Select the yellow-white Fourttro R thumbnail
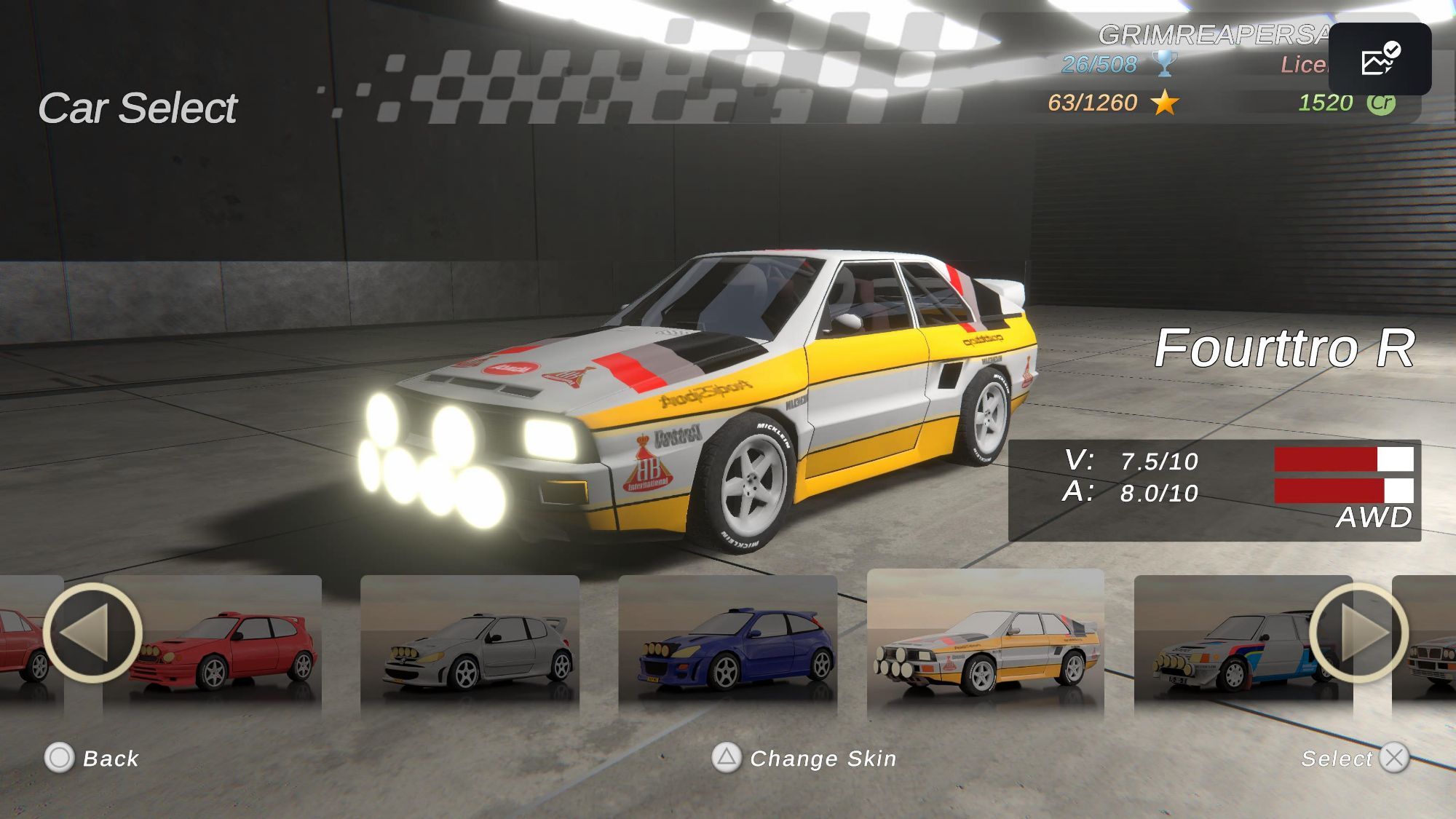 pyautogui.click(x=986, y=644)
